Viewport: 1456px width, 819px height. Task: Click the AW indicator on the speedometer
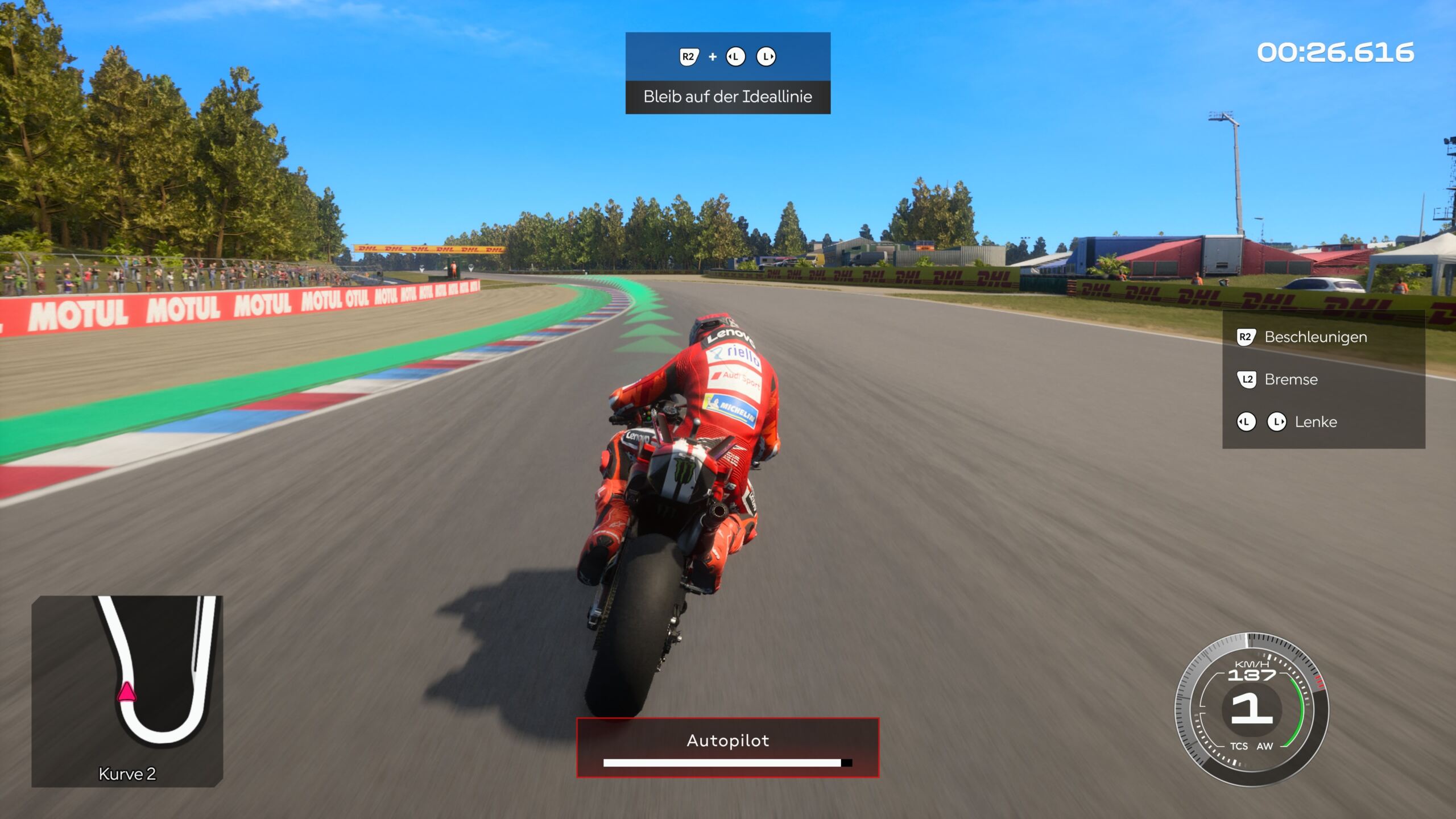tap(1264, 746)
